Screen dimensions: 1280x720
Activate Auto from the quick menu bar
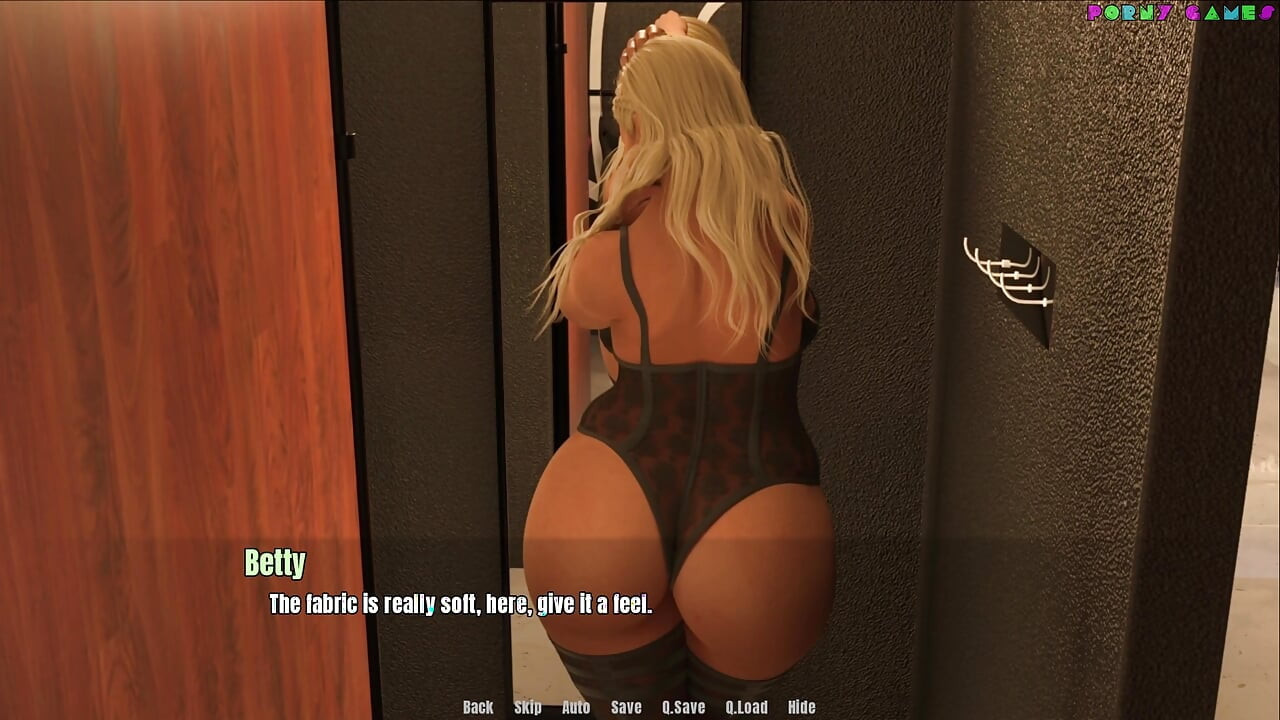[x=576, y=707]
